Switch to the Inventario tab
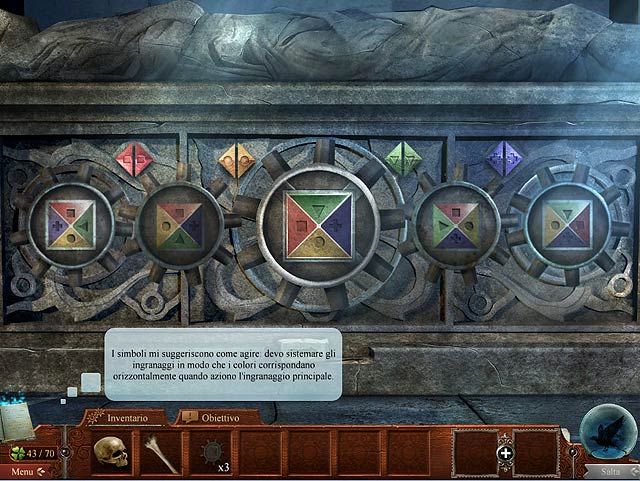 point(127,415)
